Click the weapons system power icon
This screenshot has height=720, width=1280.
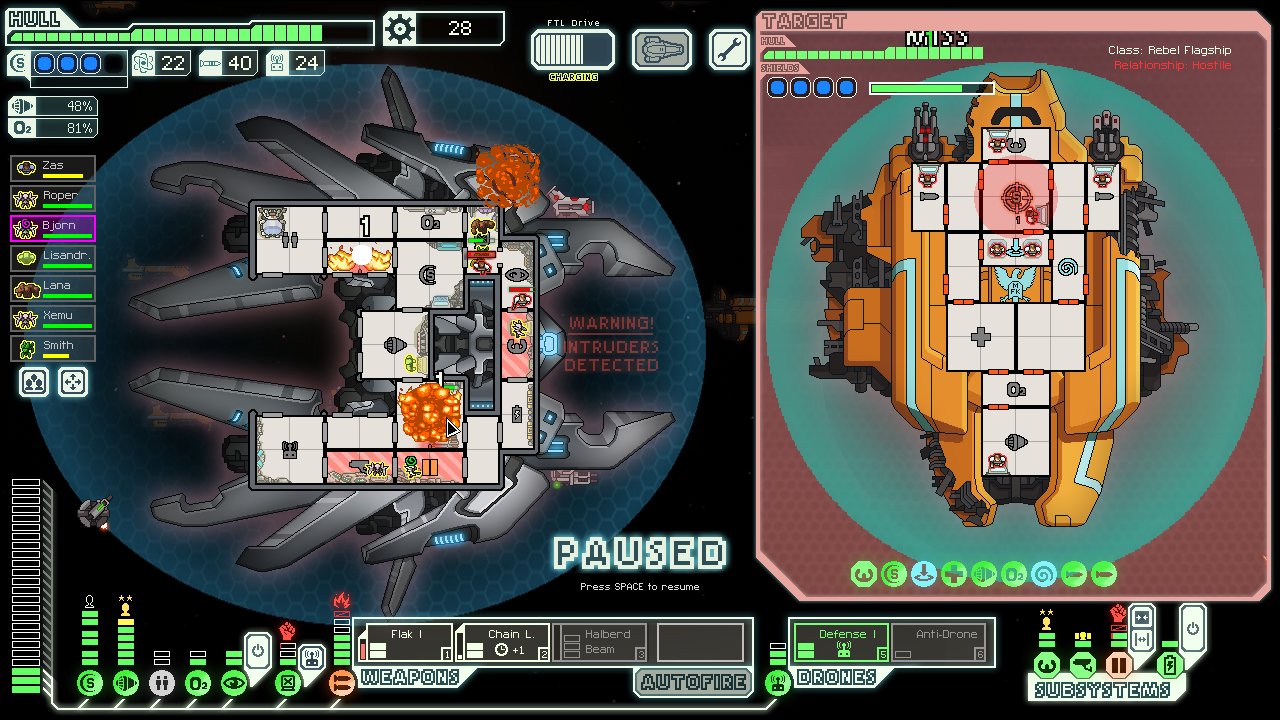(x=342, y=683)
